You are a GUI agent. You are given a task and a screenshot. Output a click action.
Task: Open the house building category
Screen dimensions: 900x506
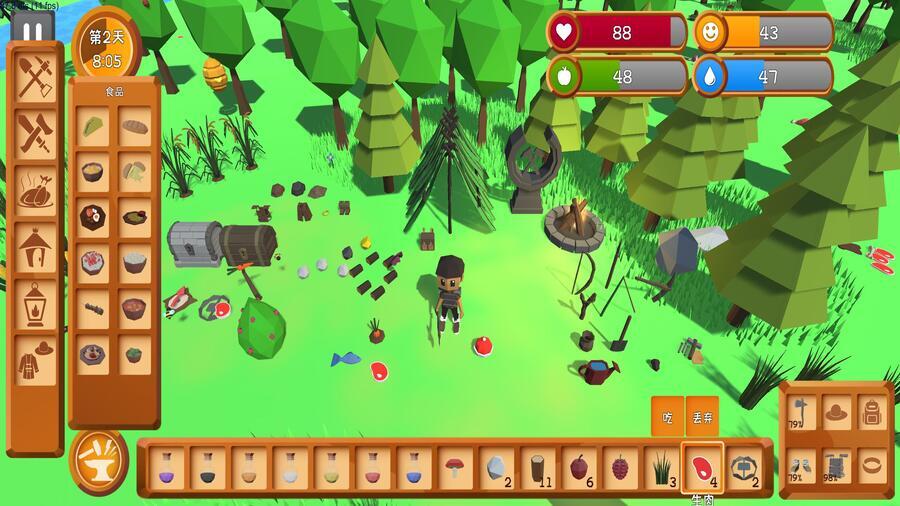[x=36, y=243]
